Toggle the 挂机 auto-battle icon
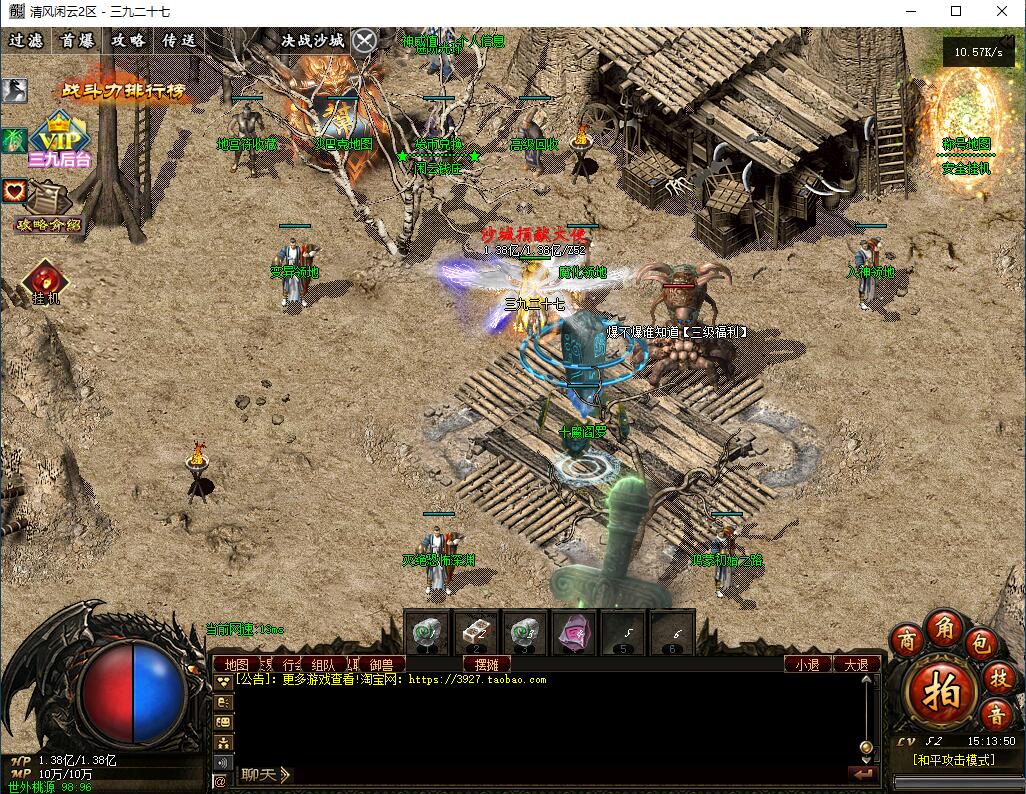The image size is (1026, 794). pyautogui.click(x=45, y=283)
